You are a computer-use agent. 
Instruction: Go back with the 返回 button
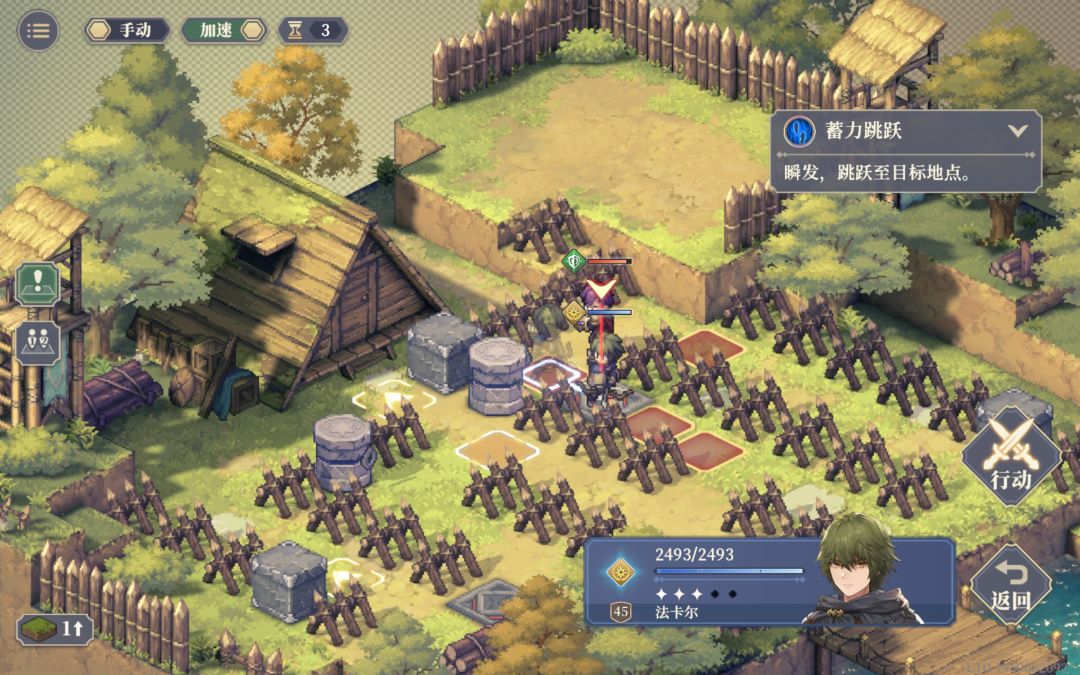point(1010,584)
